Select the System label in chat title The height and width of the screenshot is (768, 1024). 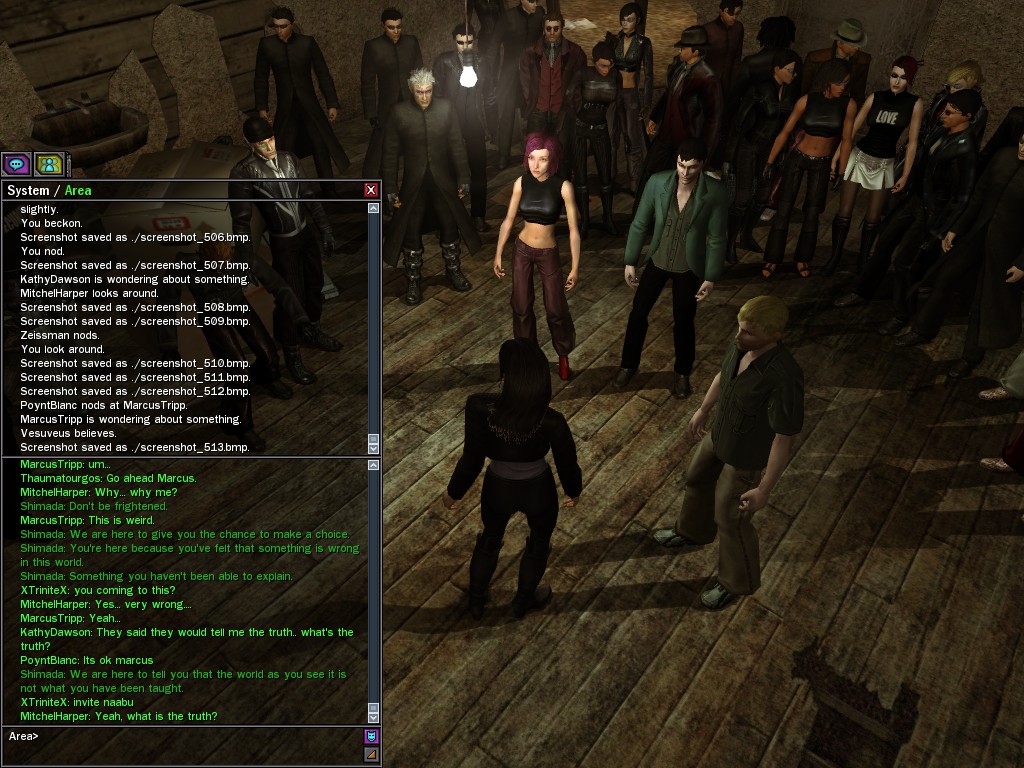pos(28,190)
